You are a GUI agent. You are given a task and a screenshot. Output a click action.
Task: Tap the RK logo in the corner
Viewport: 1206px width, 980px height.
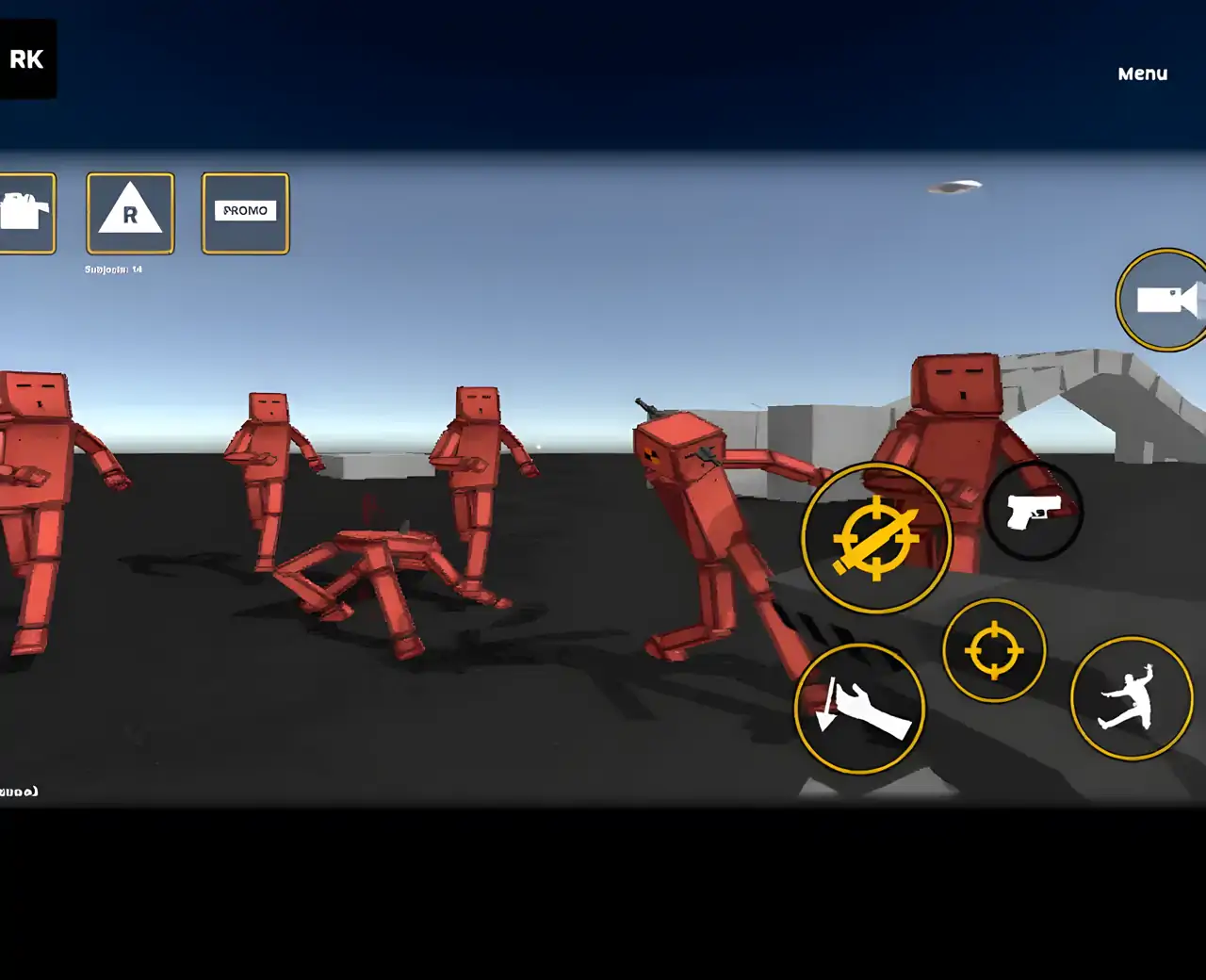[26, 58]
